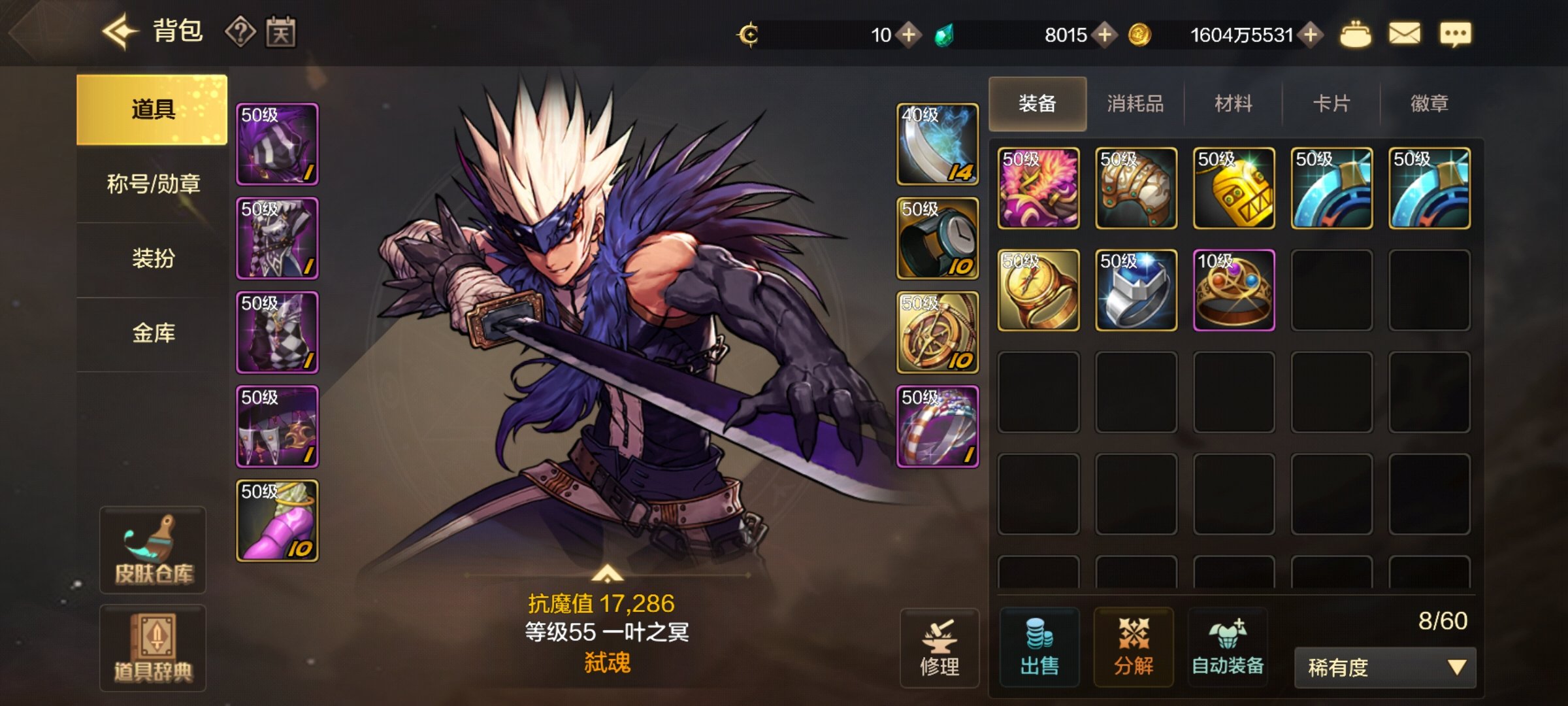The height and width of the screenshot is (706, 1568).
Task: Switch to the 材料 tab
Action: pos(1233,103)
